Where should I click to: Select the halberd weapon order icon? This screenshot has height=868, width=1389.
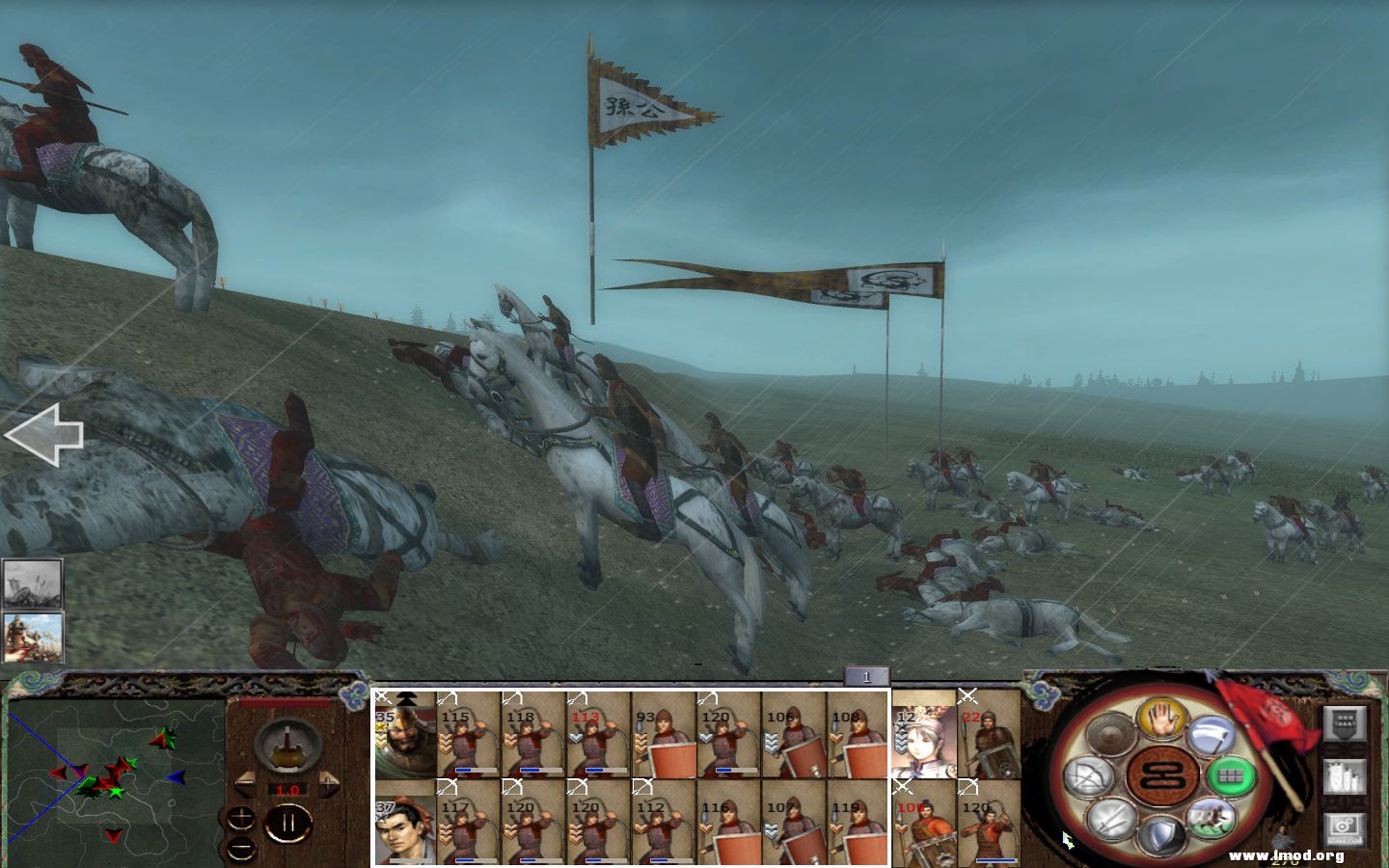pos(1213,735)
